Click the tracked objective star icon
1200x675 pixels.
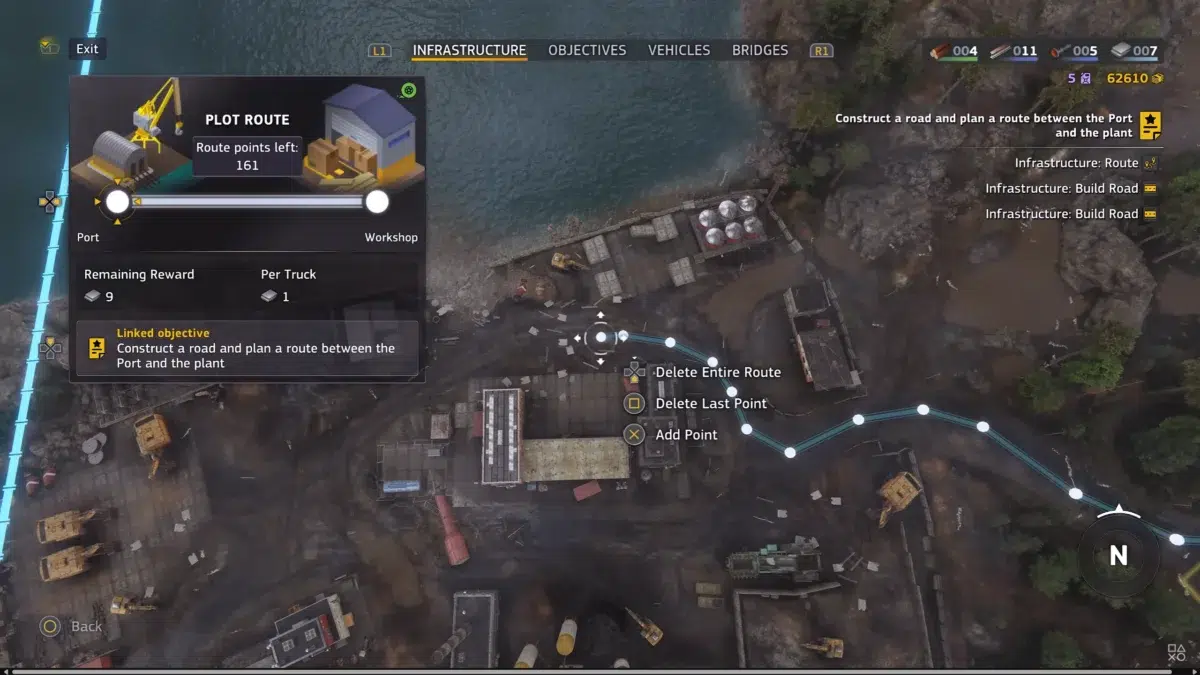(x=1151, y=125)
